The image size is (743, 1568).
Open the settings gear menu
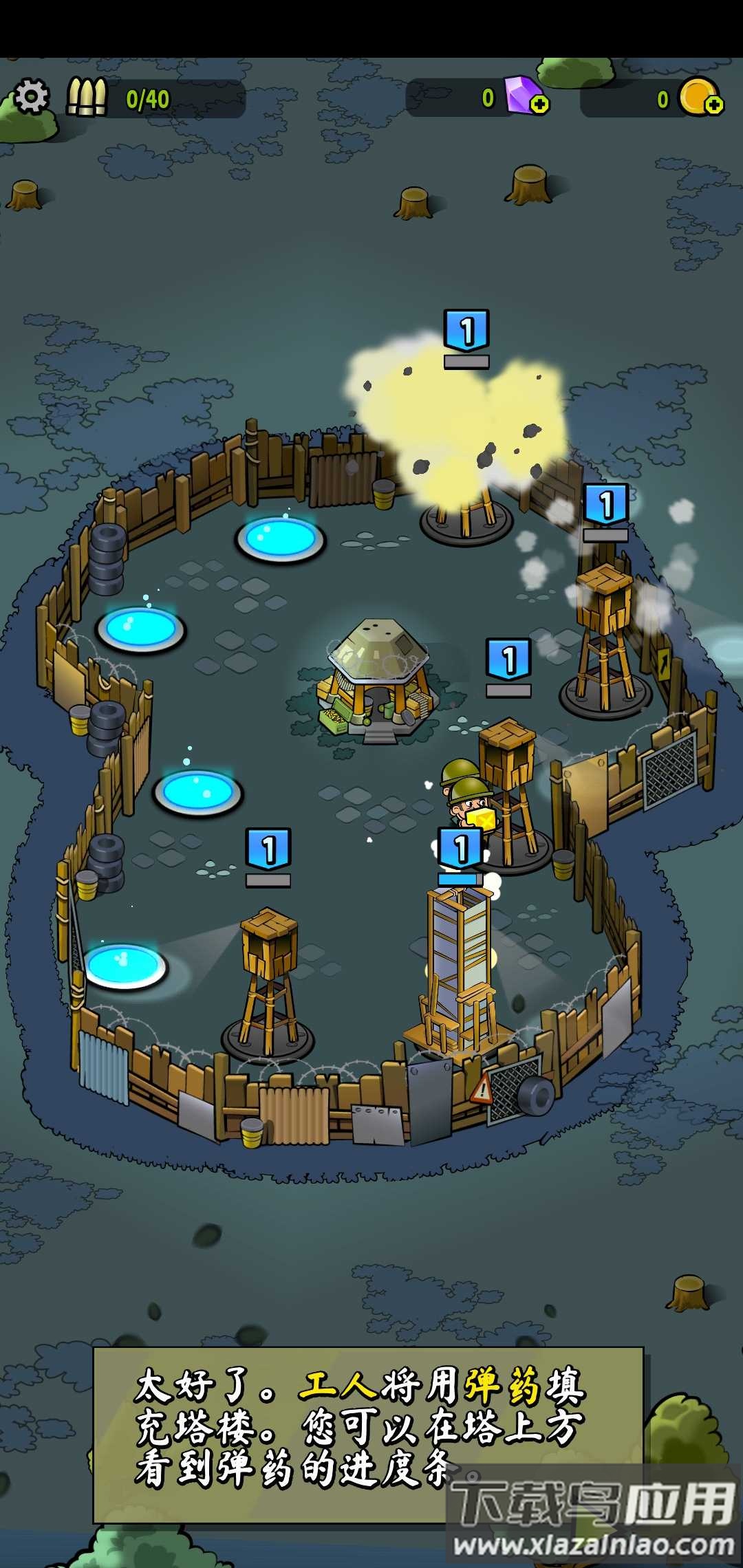(x=32, y=96)
